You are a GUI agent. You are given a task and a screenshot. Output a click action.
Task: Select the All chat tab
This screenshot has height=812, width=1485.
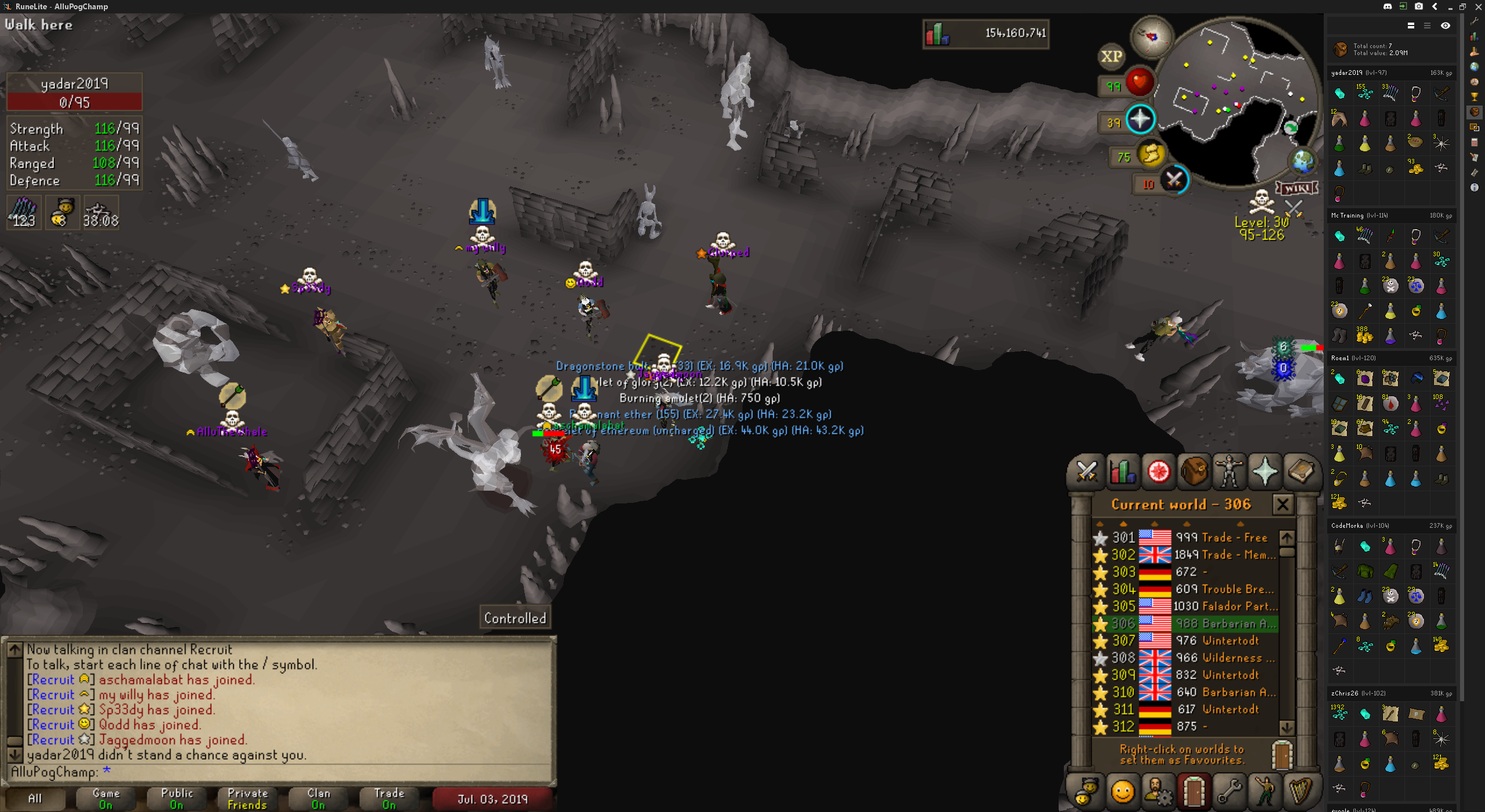(35, 799)
